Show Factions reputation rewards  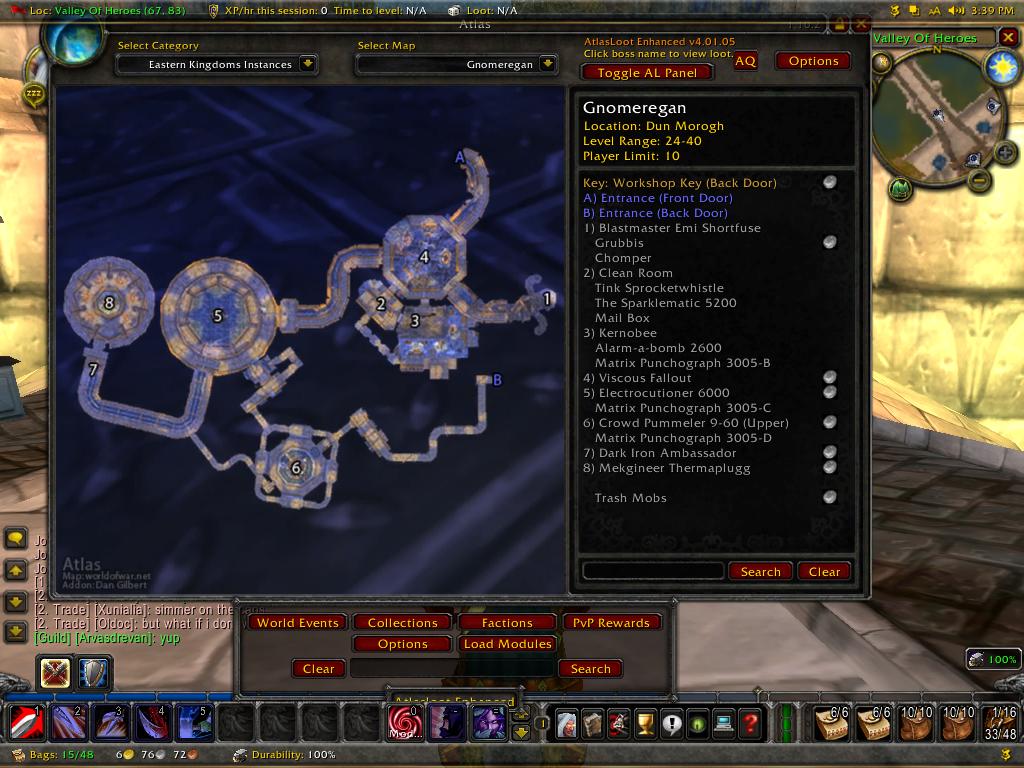coord(507,622)
